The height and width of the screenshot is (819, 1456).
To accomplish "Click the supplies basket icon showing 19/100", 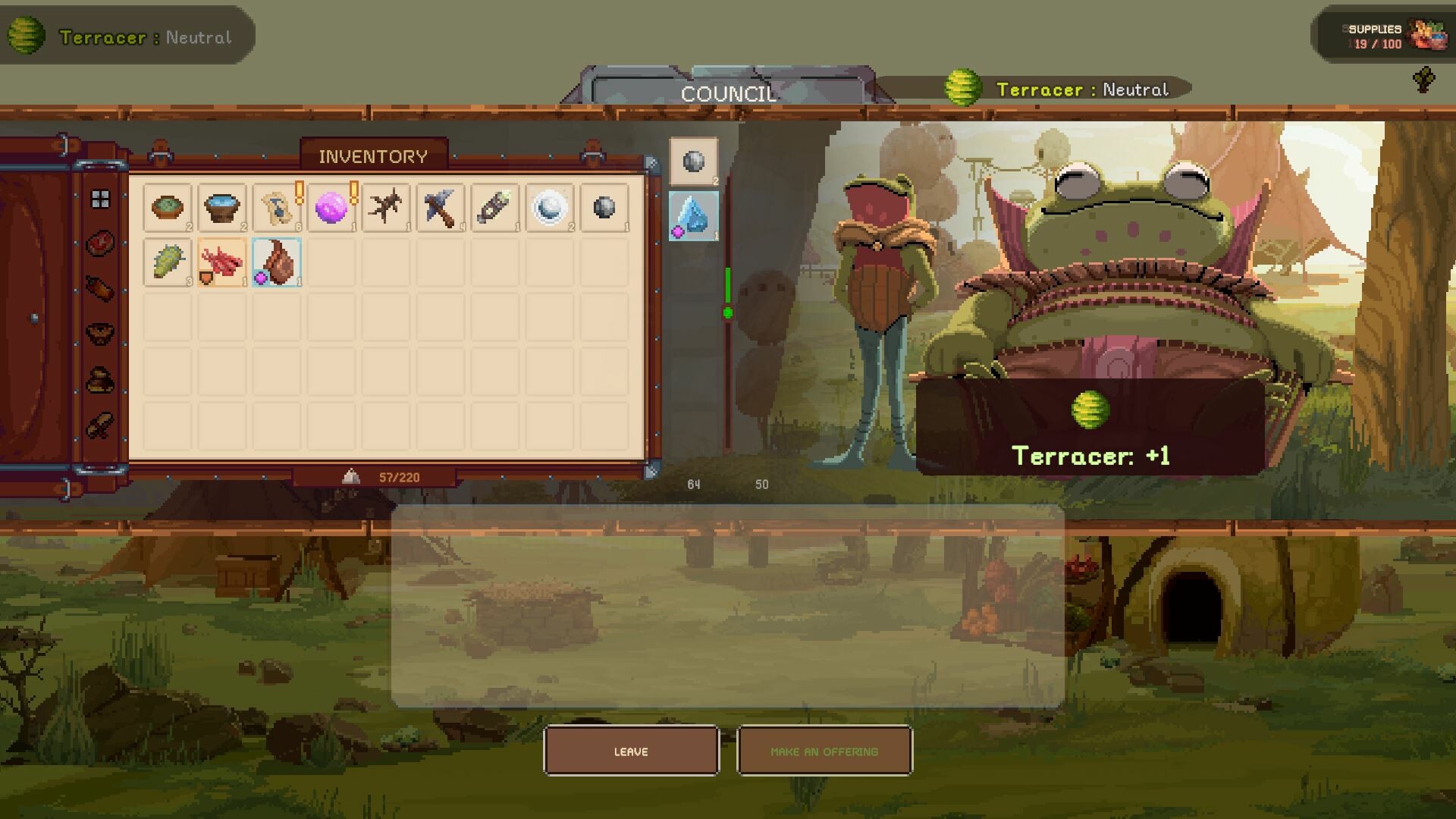I will tap(1425, 35).
